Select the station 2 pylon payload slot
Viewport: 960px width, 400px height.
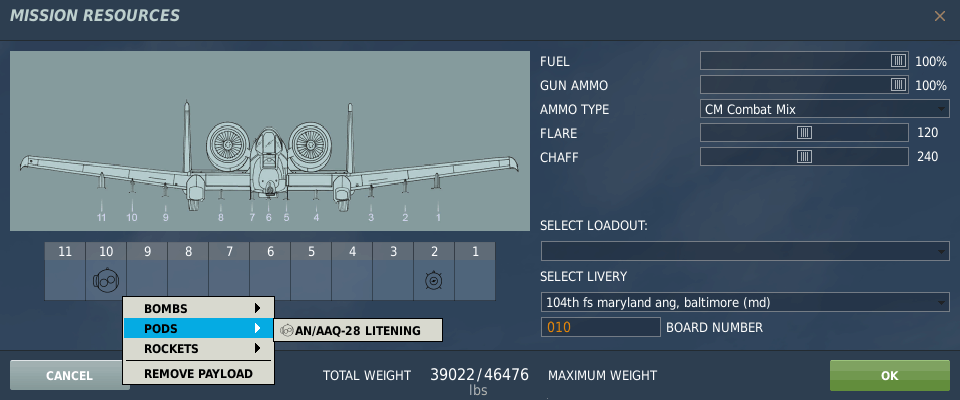434,281
